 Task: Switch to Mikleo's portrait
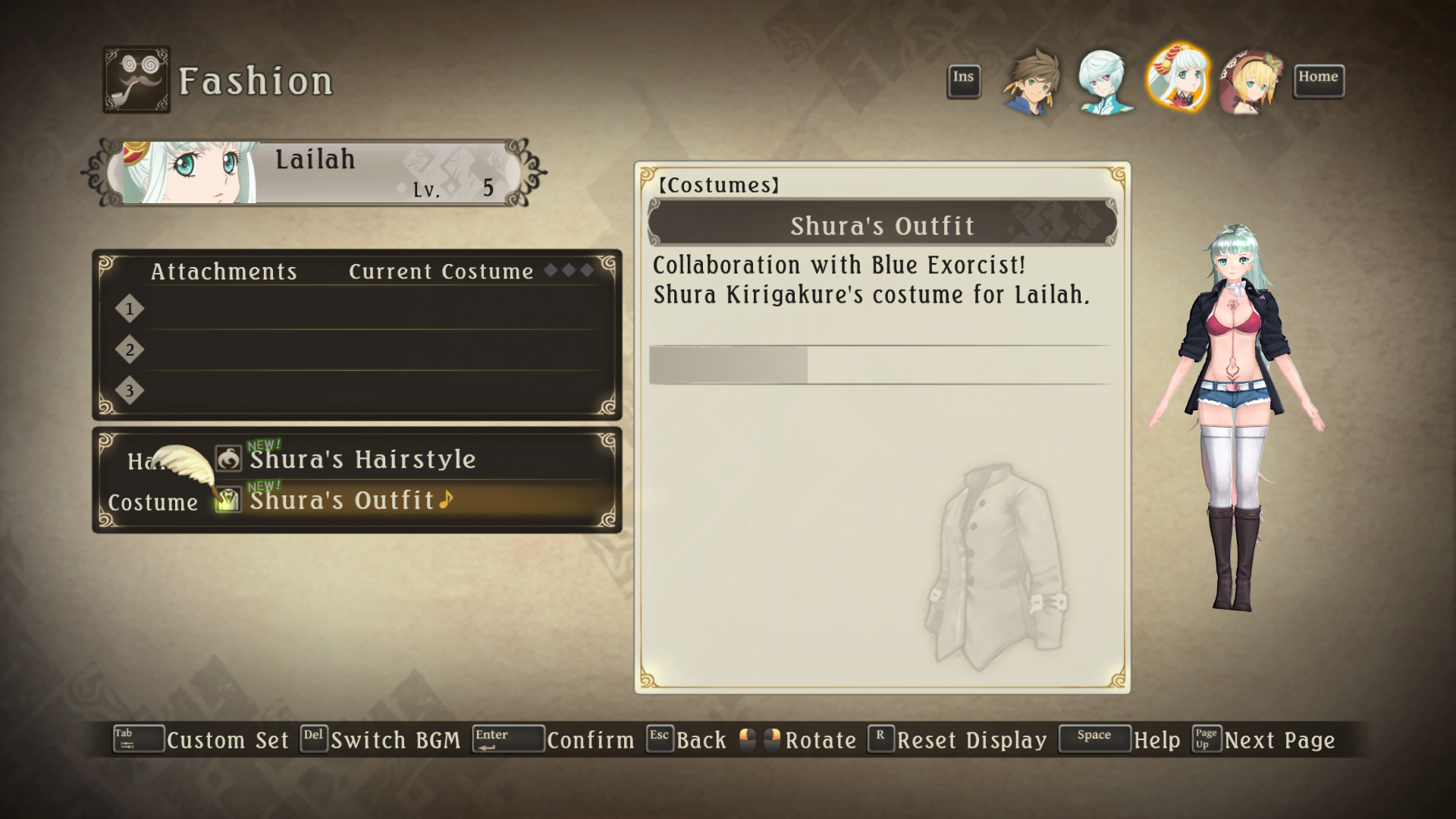coord(1104,81)
